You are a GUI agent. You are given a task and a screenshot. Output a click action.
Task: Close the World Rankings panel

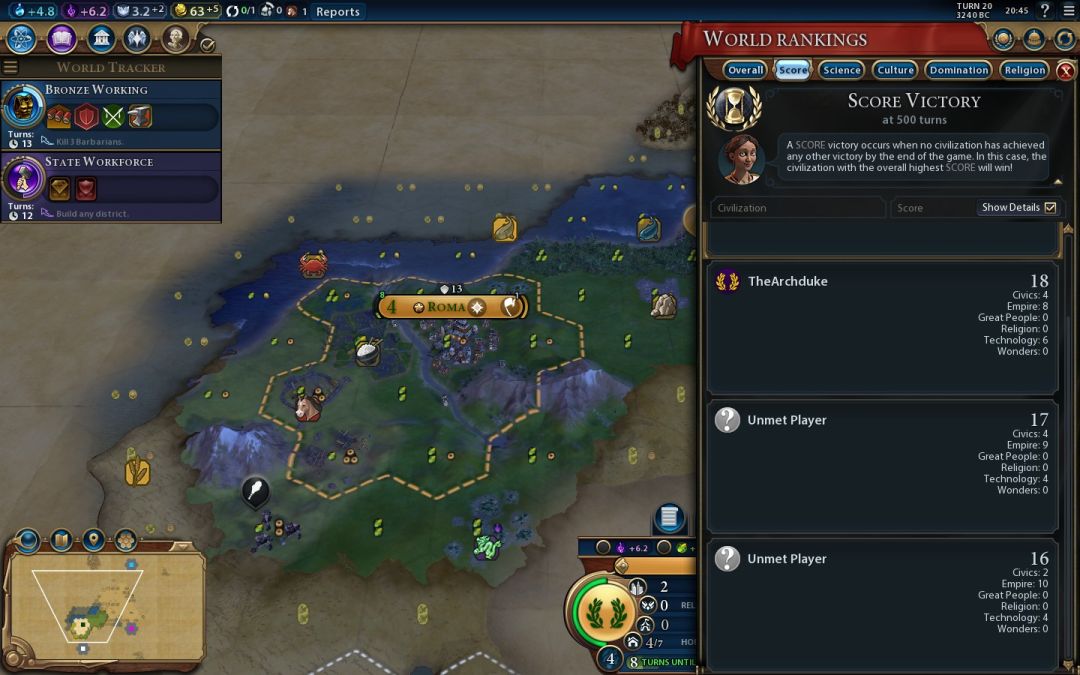1065,71
